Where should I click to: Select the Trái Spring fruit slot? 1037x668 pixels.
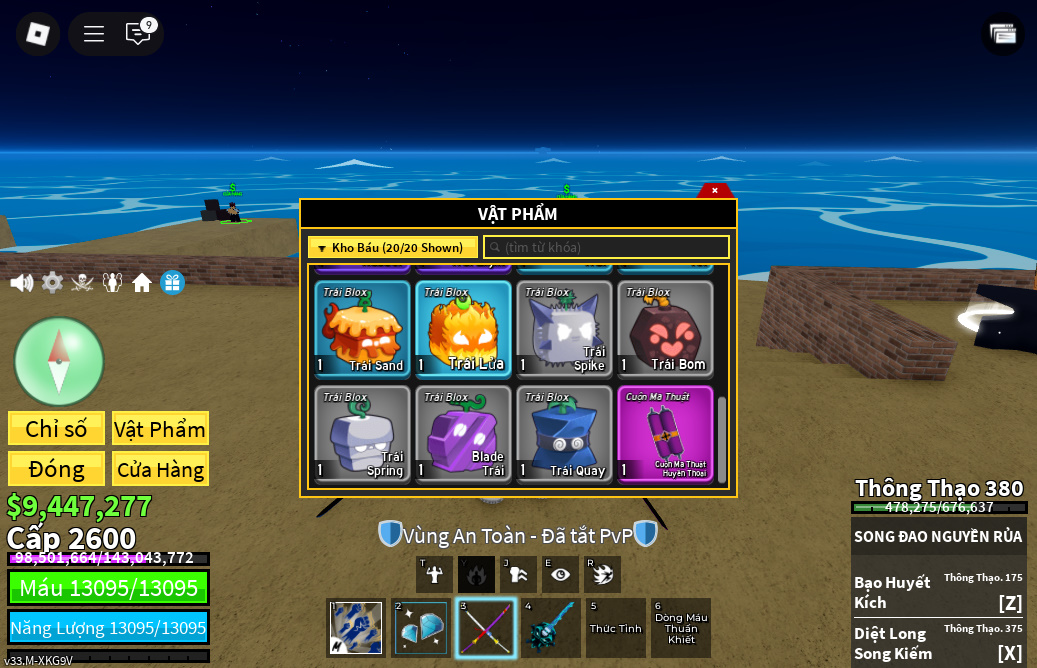[x=362, y=434]
